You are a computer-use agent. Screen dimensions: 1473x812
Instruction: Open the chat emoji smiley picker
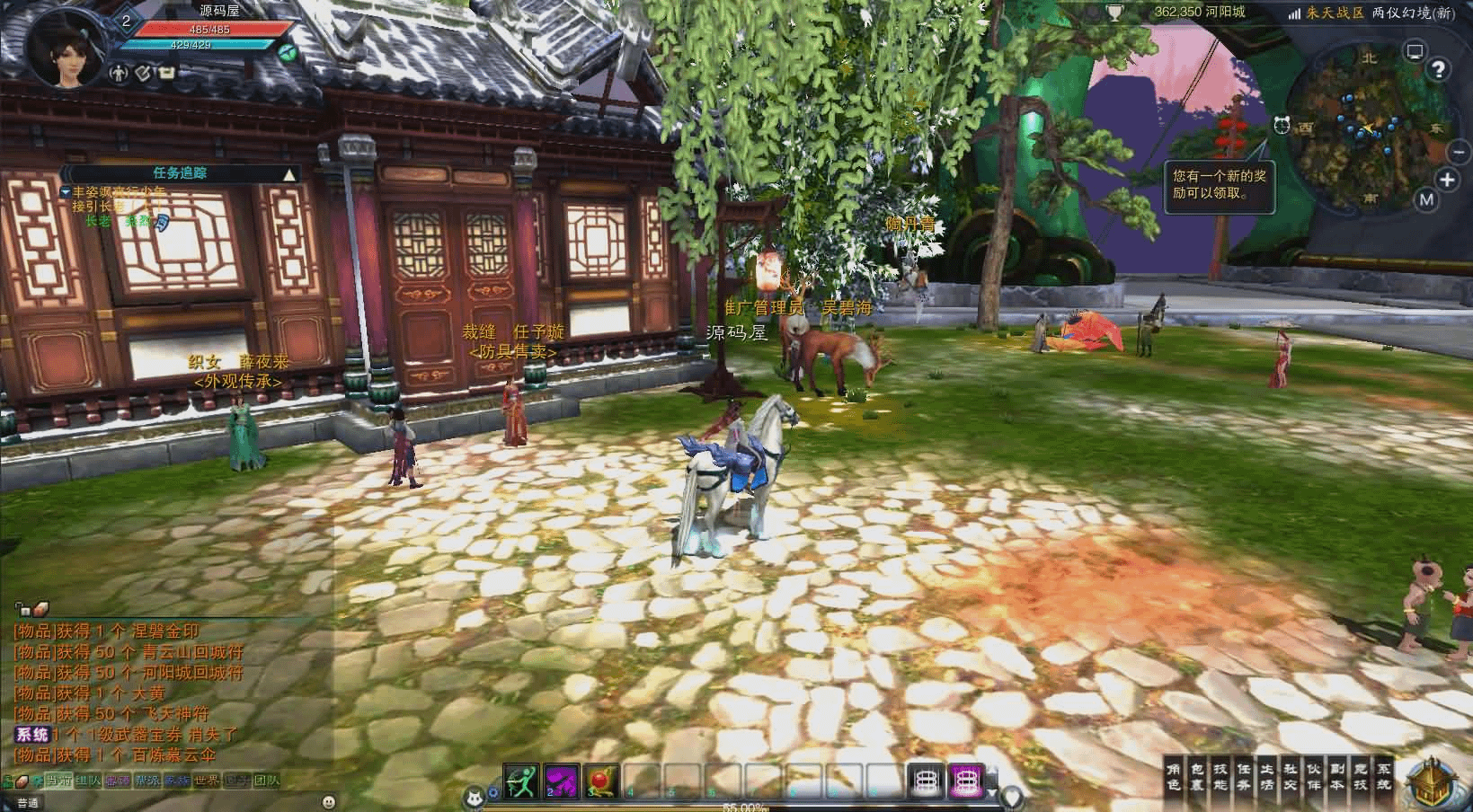click(329, 801)
